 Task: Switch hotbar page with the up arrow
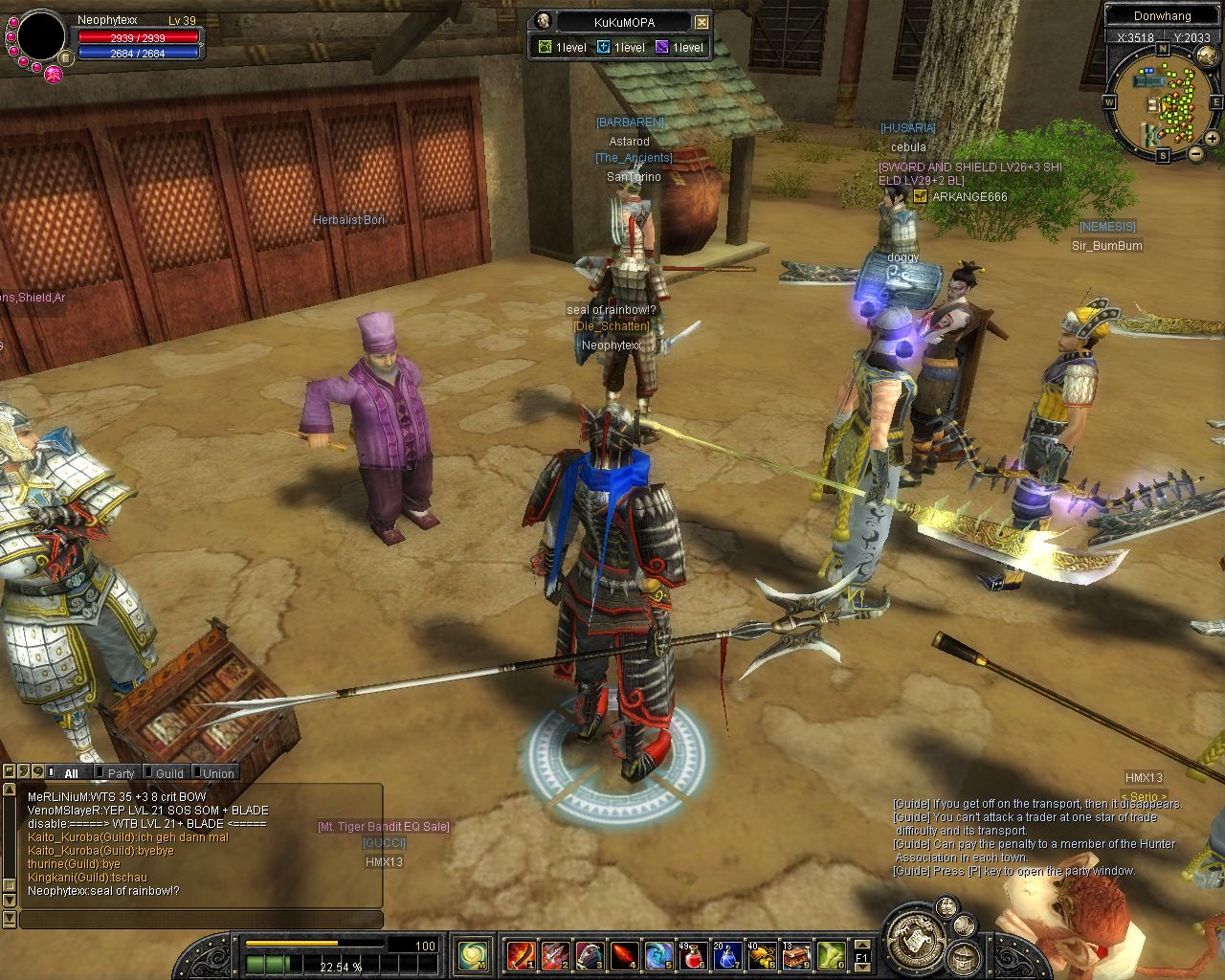pyautogui.click(x=861, y=945)
